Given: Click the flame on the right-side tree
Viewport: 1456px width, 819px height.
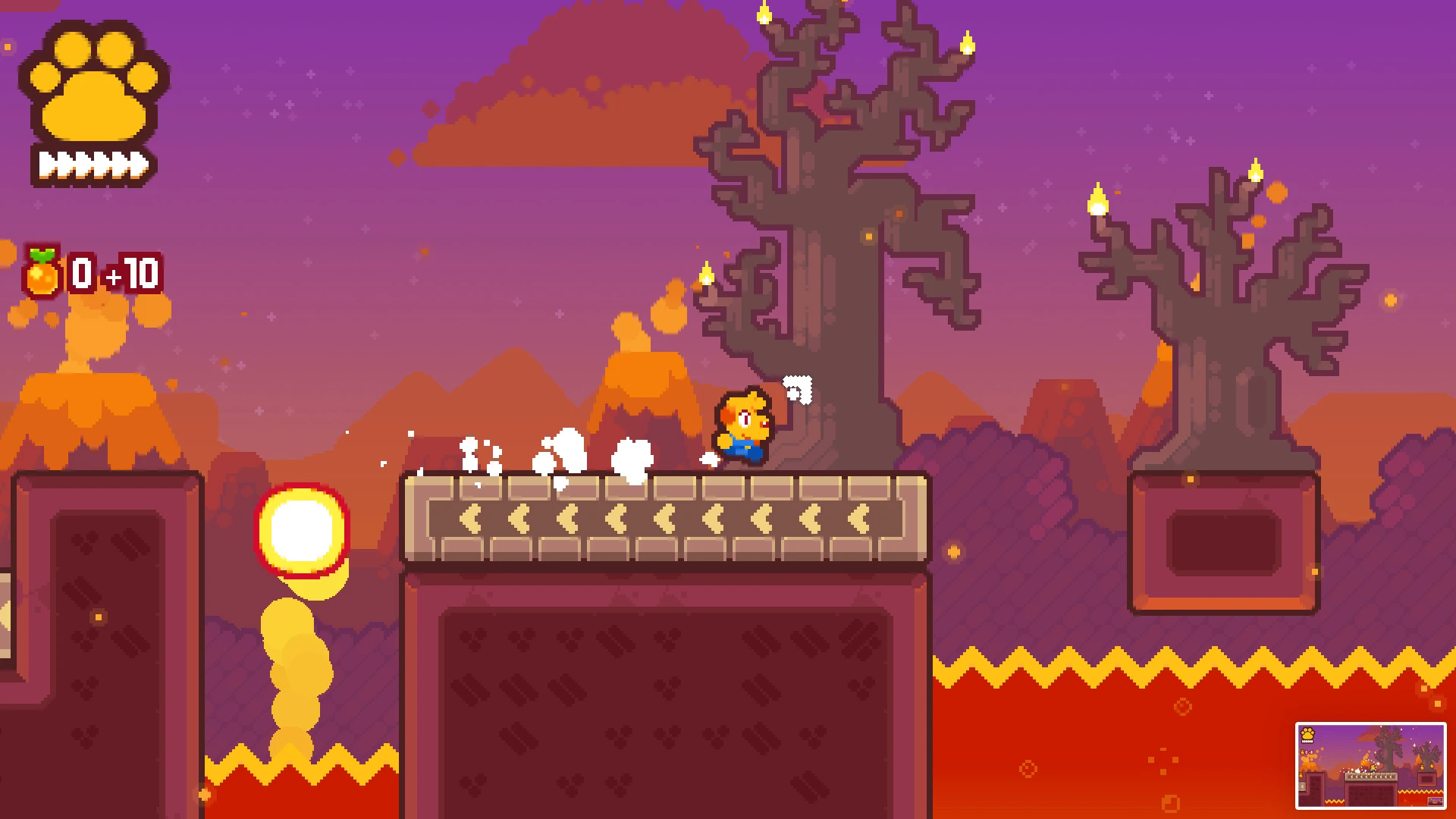Looking at the screenshot, I should coord(1099,201).
